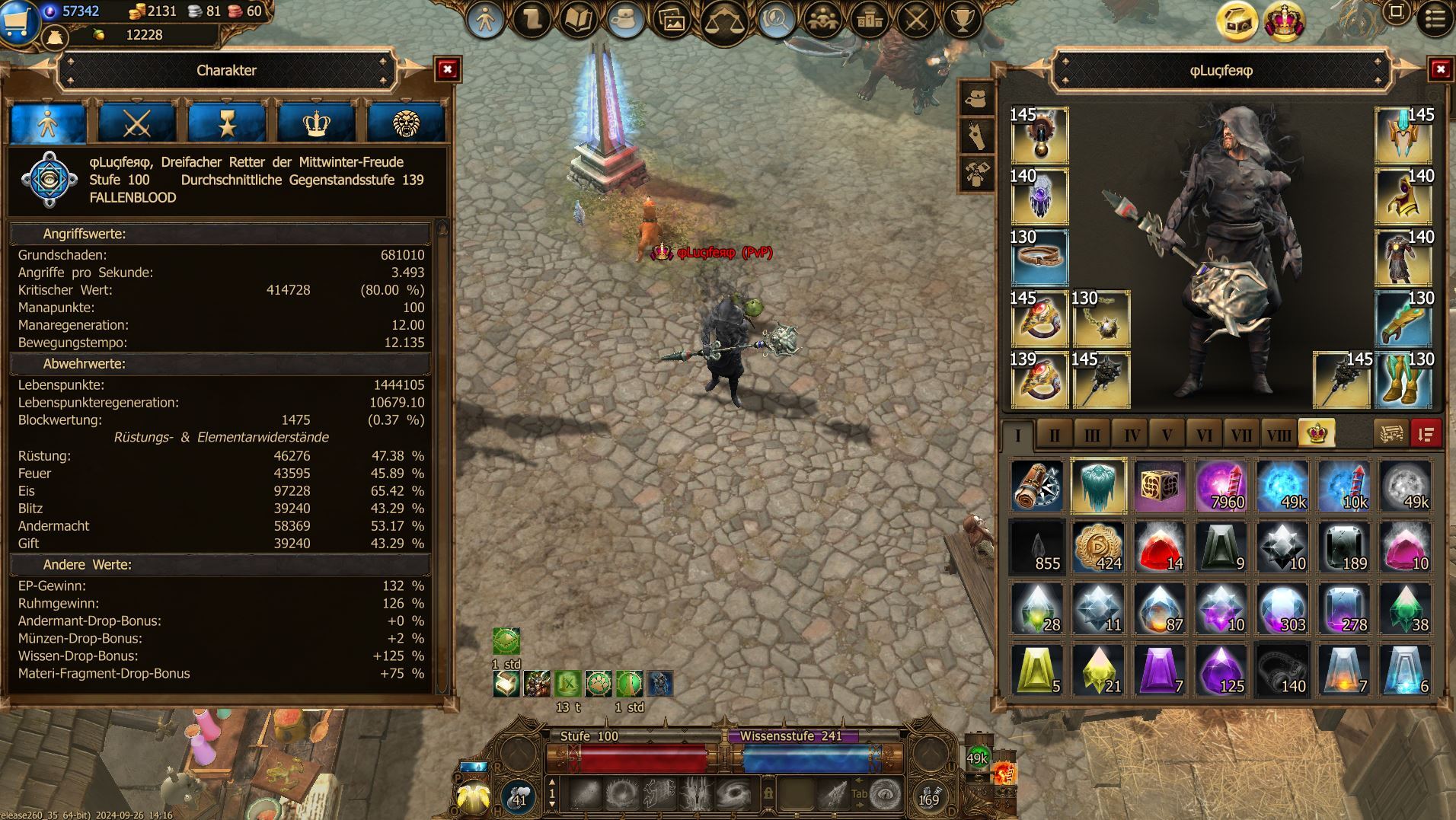Open the open book menu icon
The image size is (1456, 820).
coord(579,19)
